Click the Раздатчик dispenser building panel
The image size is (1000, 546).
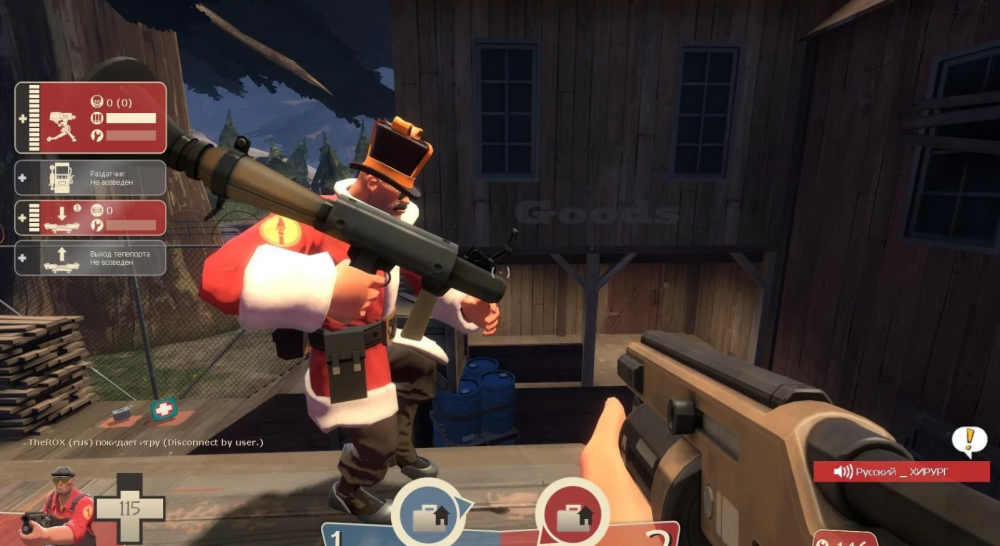(91, 178)
